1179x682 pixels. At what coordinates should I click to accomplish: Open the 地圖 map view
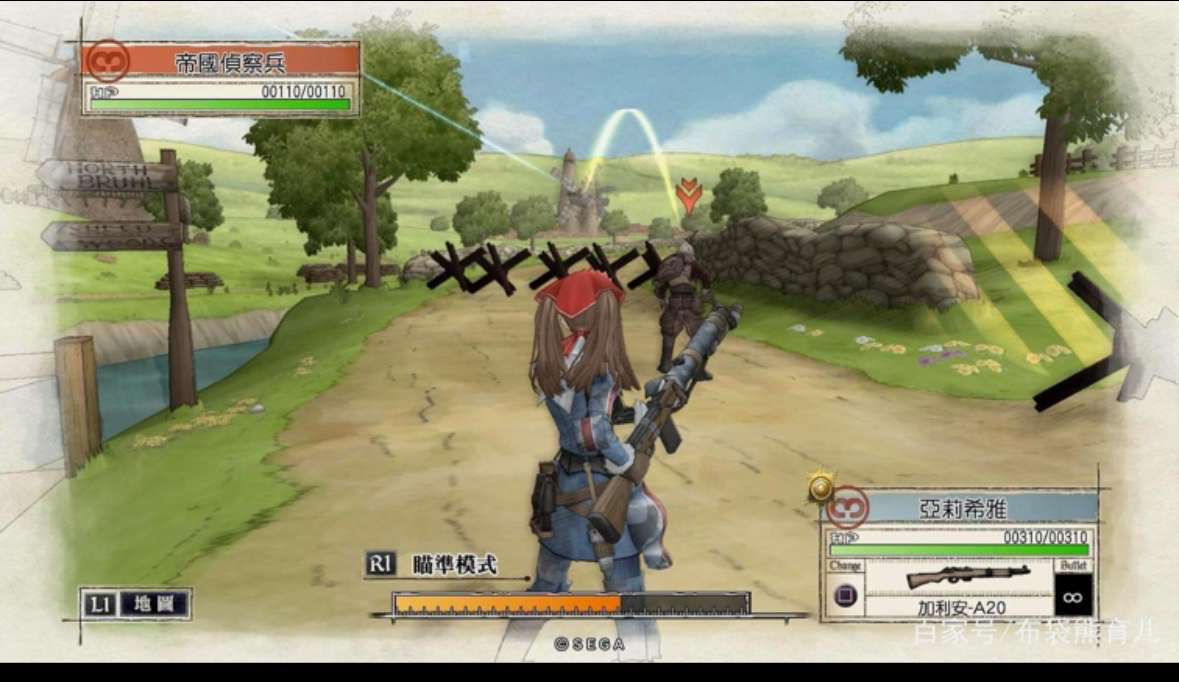[154, 604]
